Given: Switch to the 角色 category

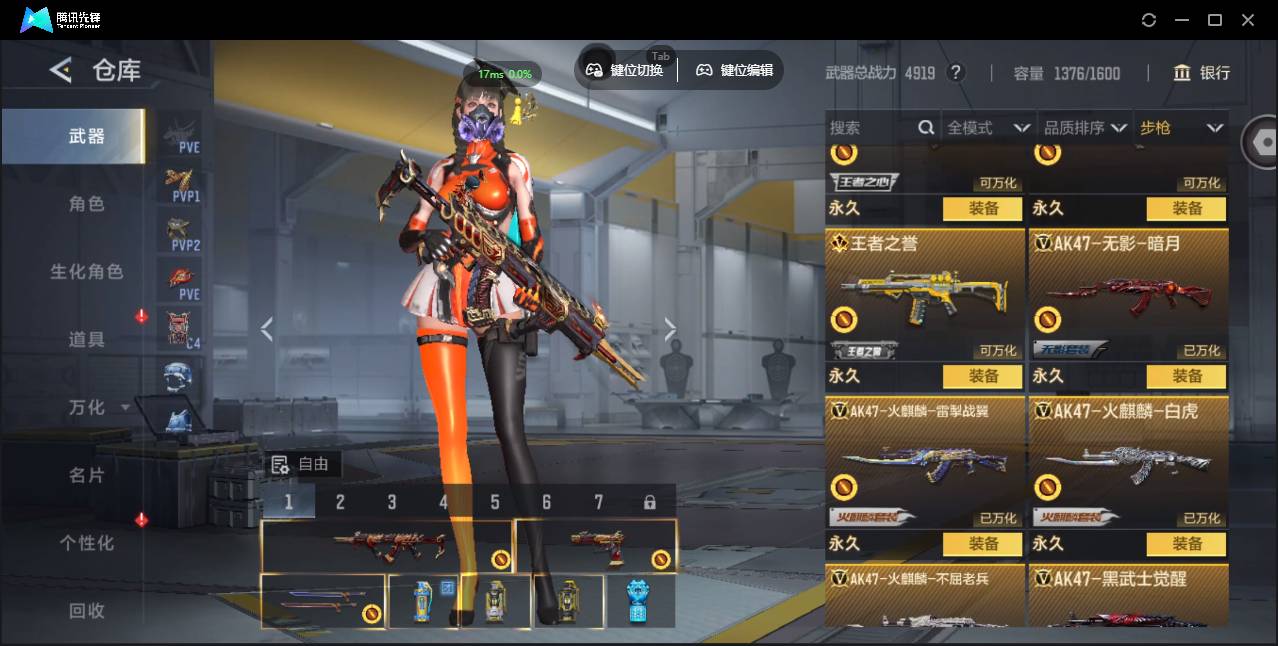Looking at the screenshot, I should click(x=86, y=204).
